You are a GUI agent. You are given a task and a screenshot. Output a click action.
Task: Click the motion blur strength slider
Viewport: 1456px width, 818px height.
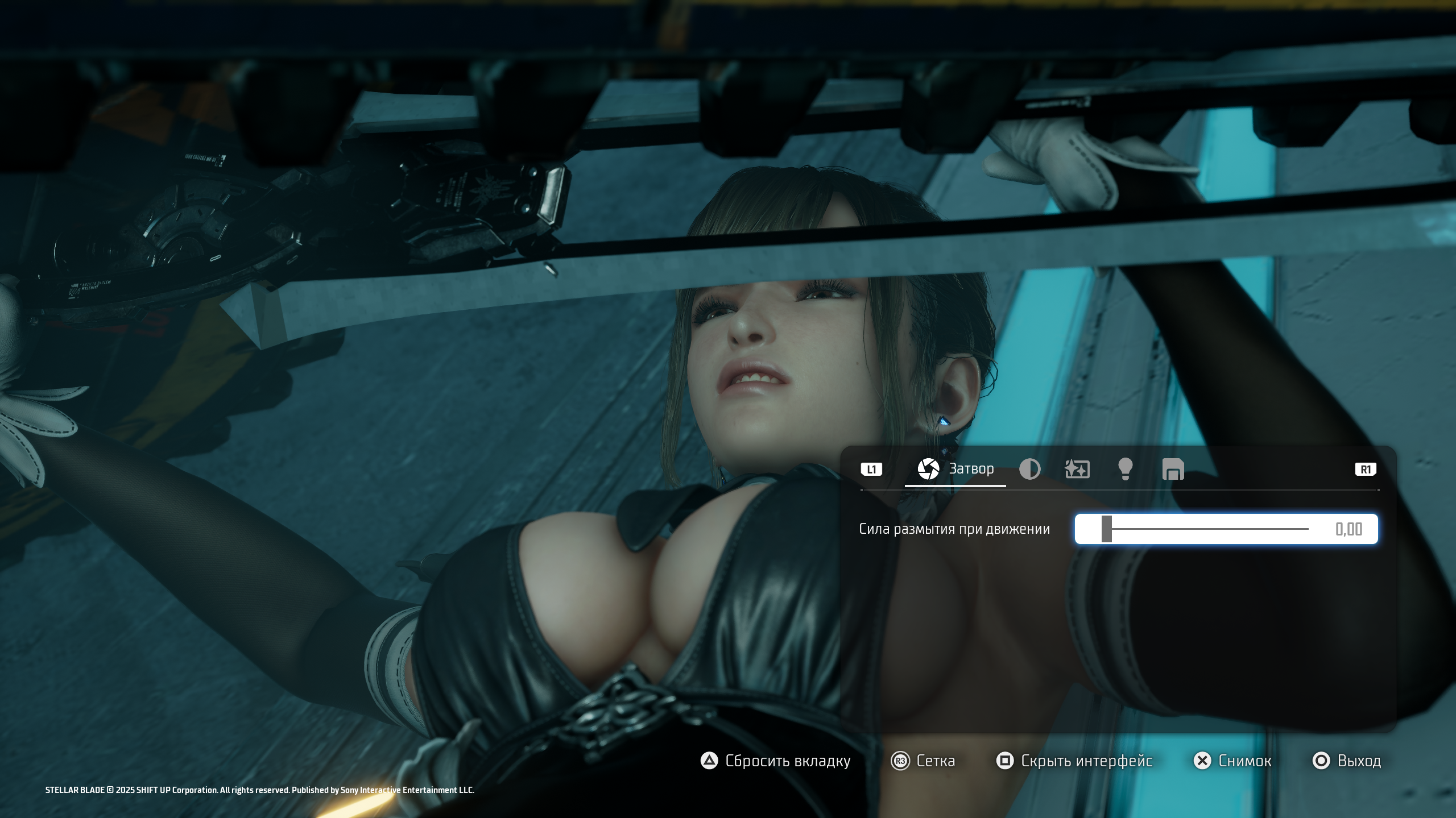(1206, 529)
